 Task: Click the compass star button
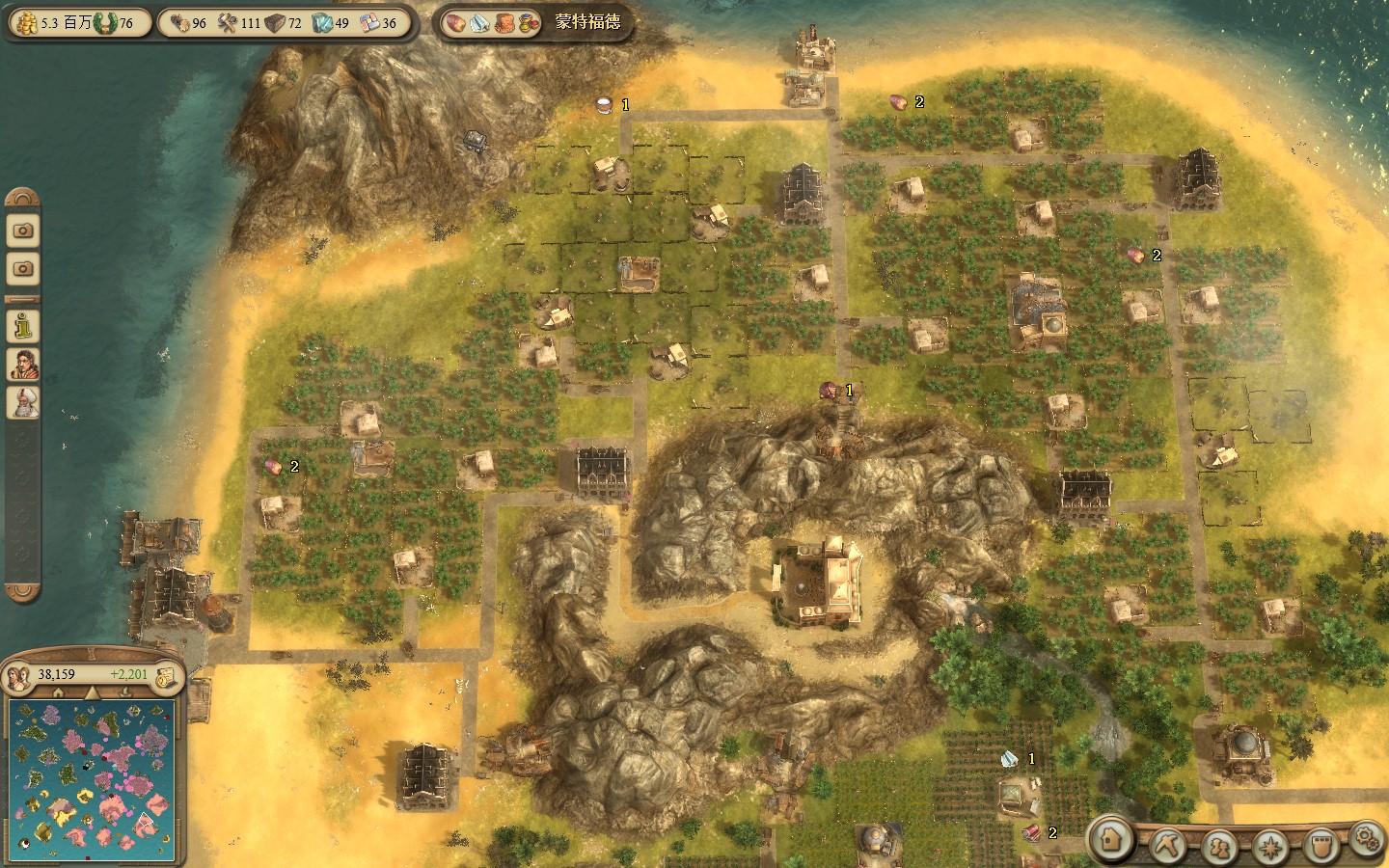(1271, 846)
